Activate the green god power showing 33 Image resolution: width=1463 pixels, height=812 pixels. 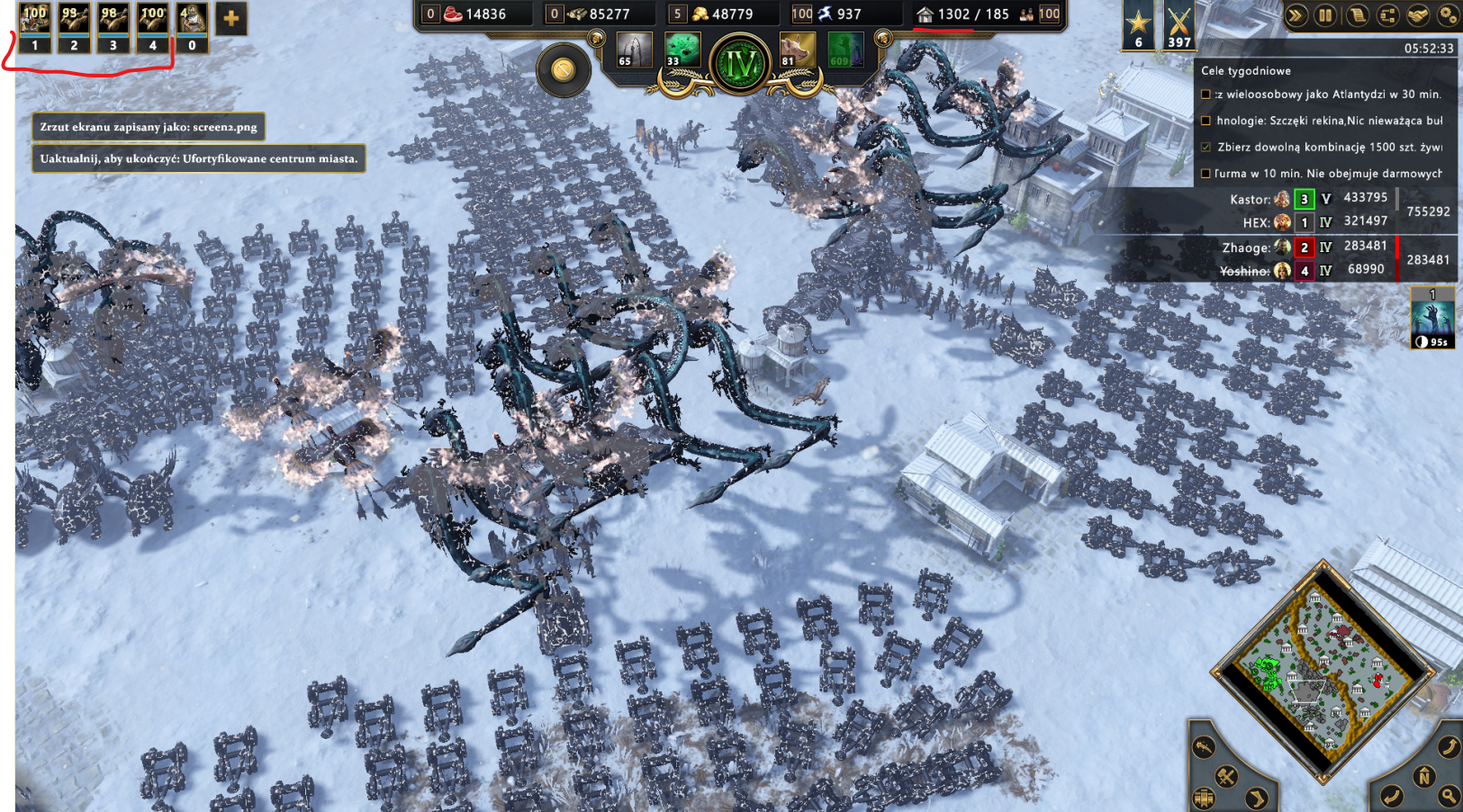coord(682,50)
